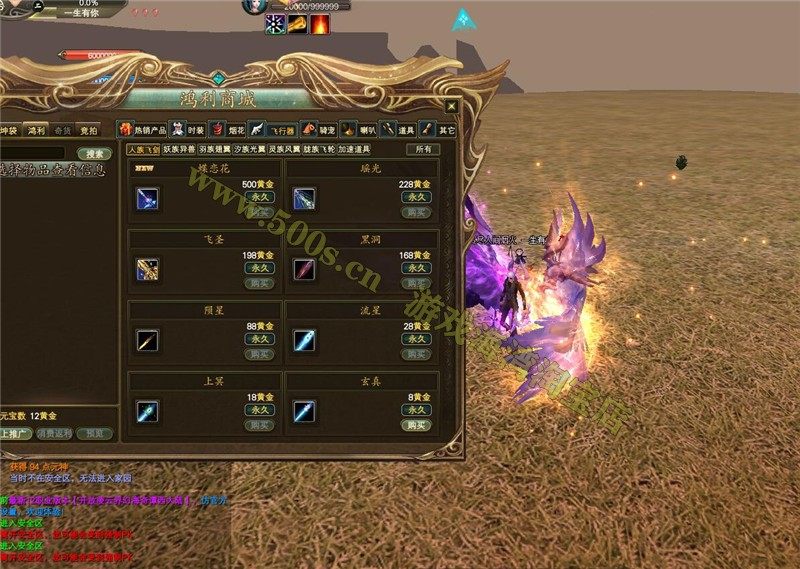Open the 热销产品 hot items category
Screen dimensions: 800x569
144,129
